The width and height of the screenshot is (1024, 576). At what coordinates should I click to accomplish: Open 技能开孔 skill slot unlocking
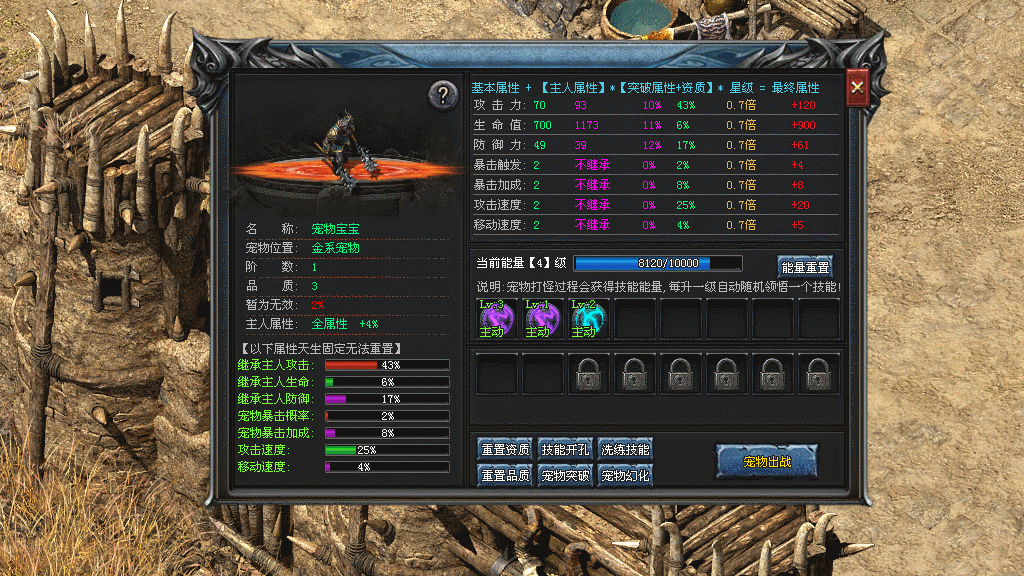[x=566, y=450]
